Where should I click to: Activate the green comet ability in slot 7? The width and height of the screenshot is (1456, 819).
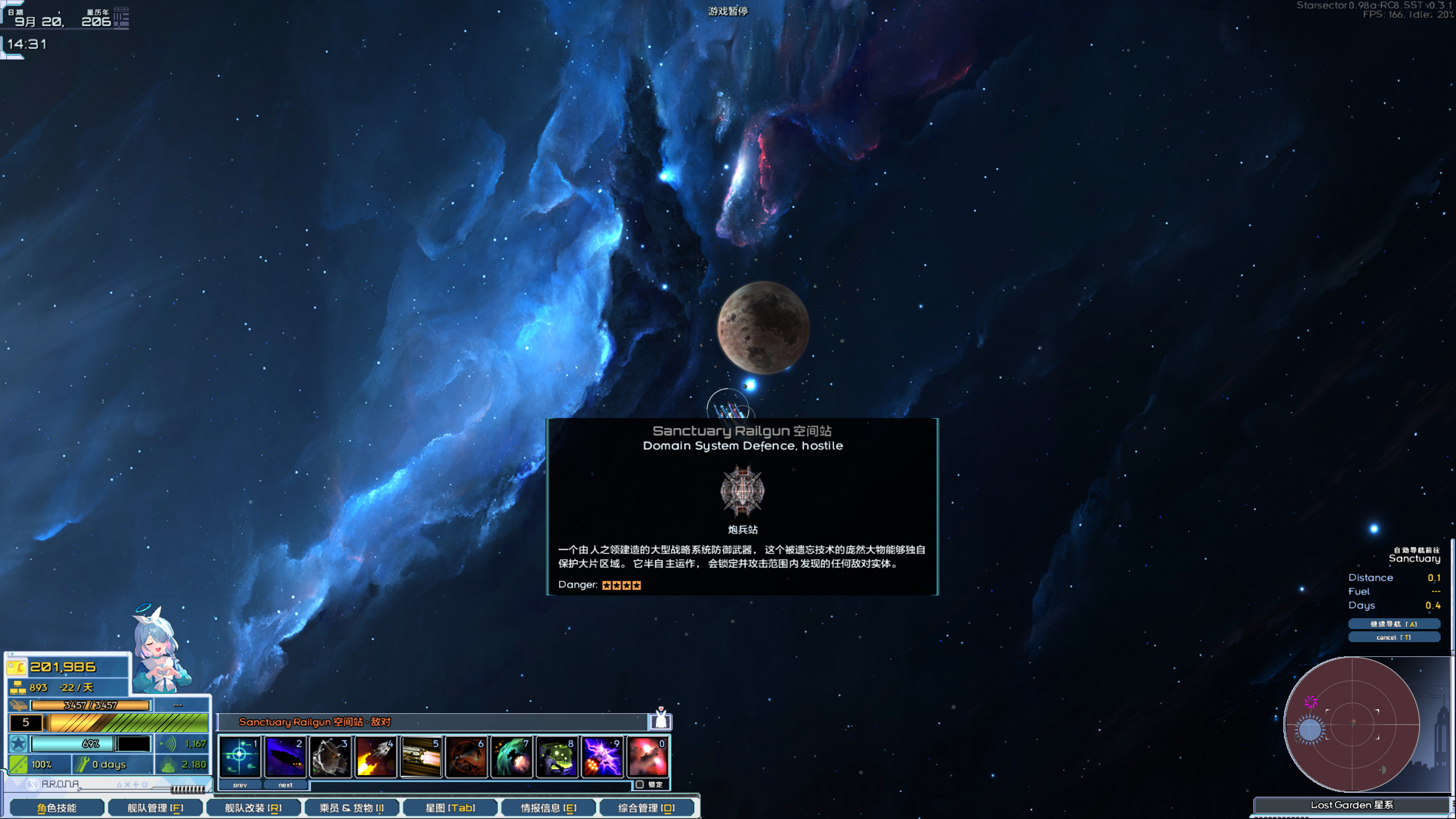511,756
